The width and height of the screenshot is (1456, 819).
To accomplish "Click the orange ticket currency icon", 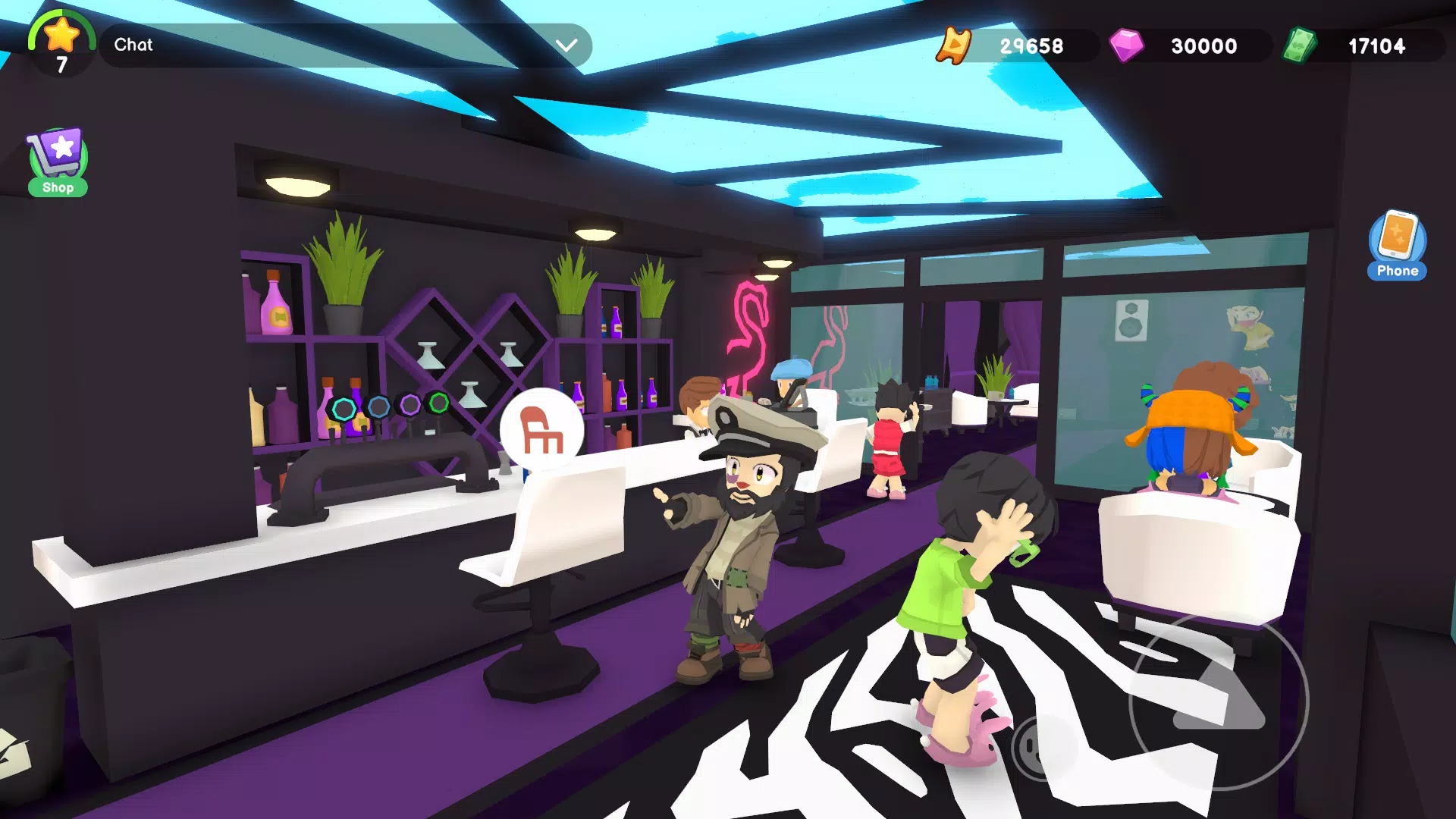I will [955, 45].
